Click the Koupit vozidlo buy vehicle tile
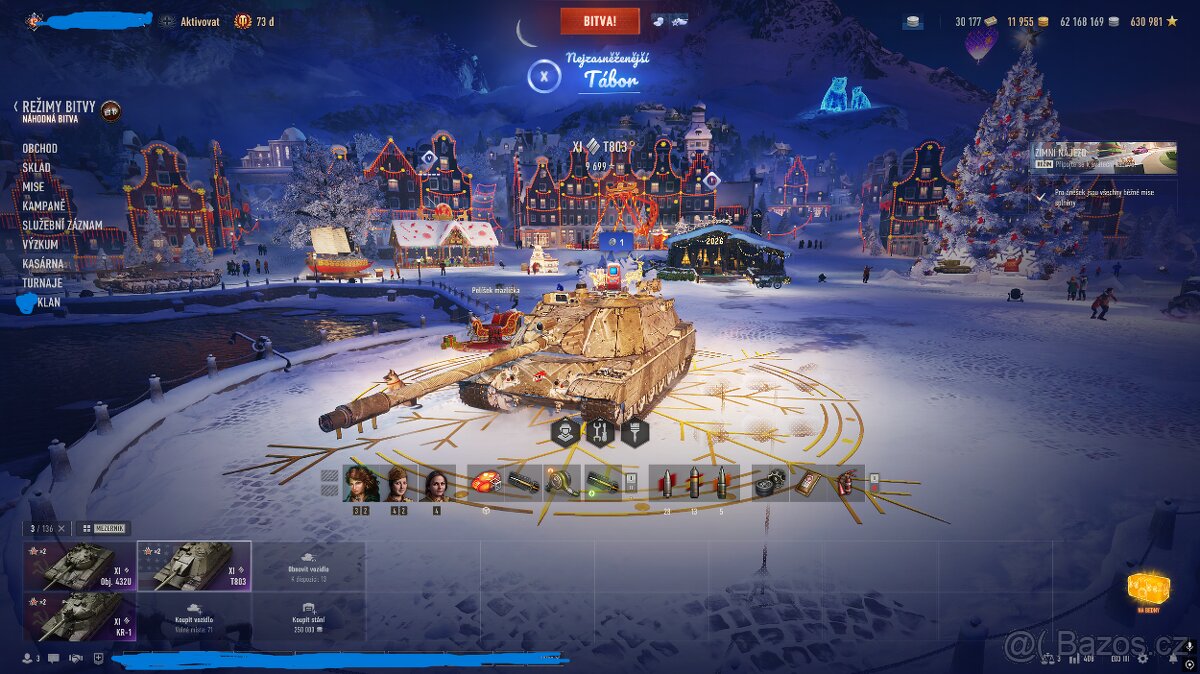 pyautogui.click(x=194, y=617)
